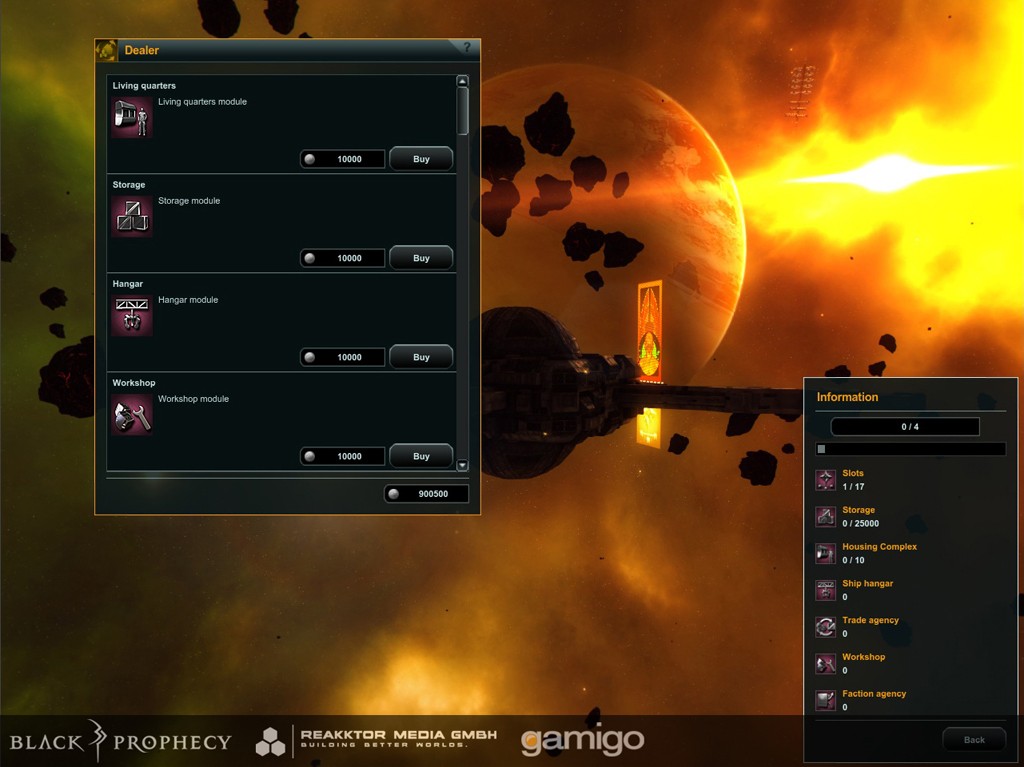1024x767 pixels.
Task: Select the Housing Complex icon
Action: point(825,553)
